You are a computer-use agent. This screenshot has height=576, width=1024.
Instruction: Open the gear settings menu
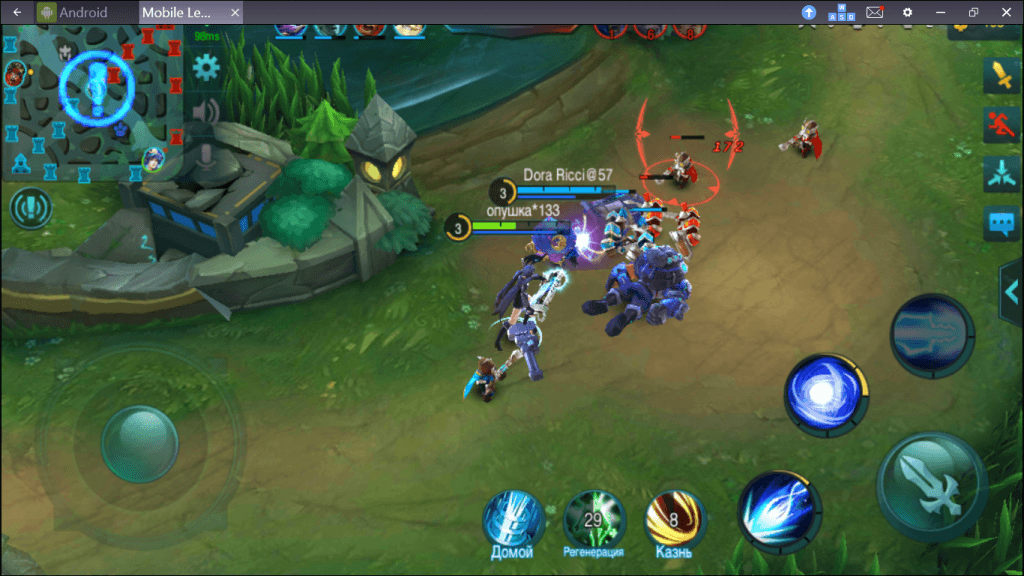206,68
